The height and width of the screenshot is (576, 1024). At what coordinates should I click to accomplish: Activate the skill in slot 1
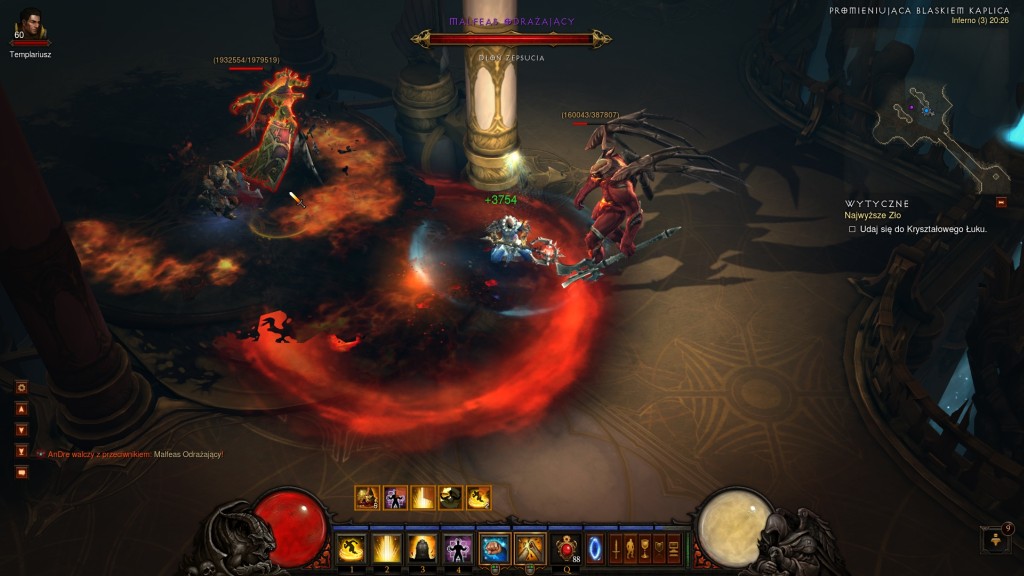(x=350, y=548)
